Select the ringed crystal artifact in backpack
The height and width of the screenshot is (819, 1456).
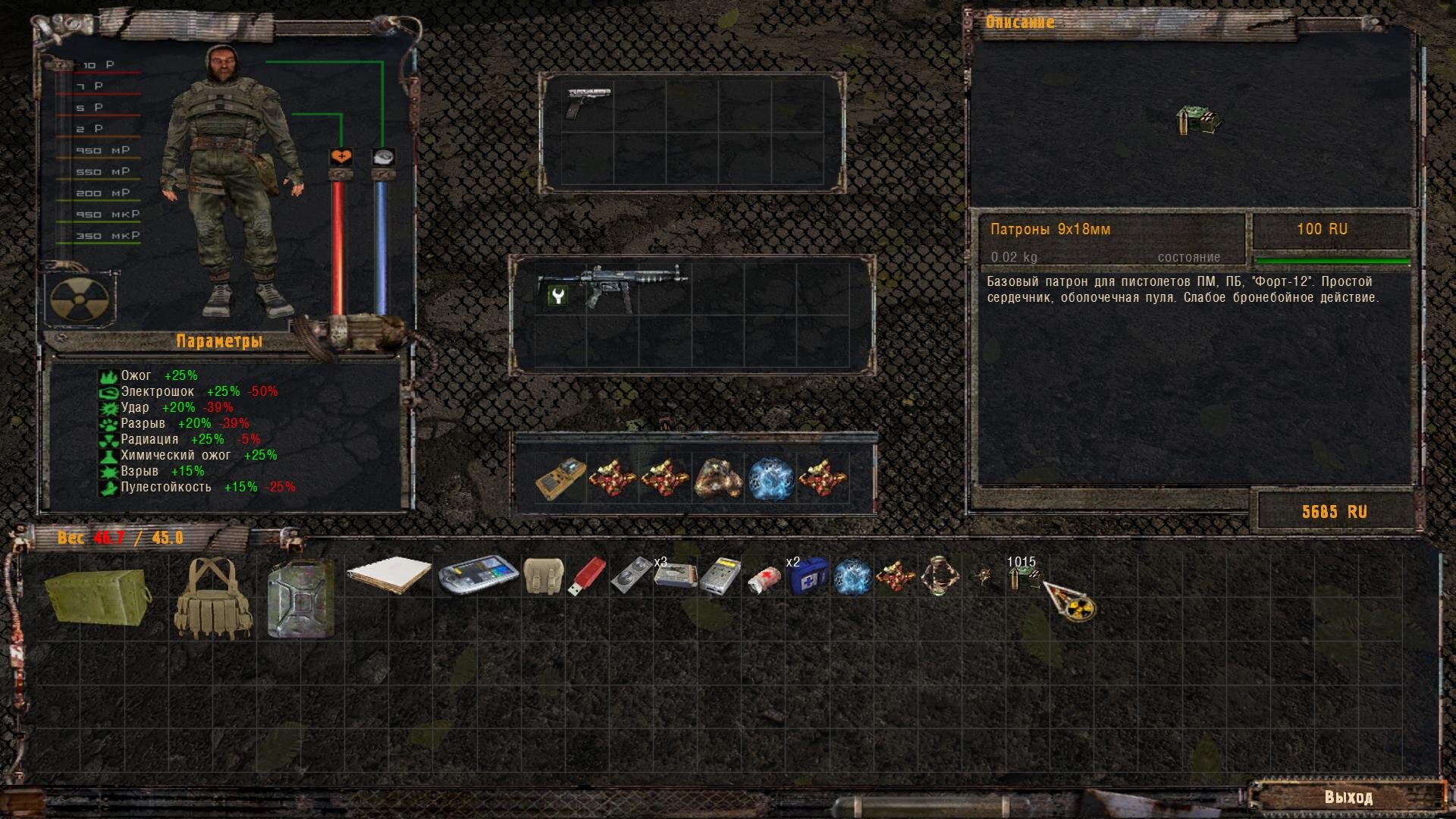tap(940, 576)
